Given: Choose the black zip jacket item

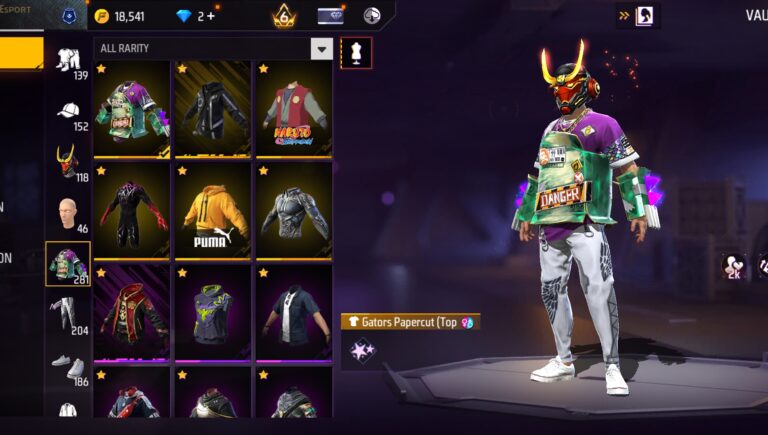Looking at the screenshot, I should coord(212,110).
